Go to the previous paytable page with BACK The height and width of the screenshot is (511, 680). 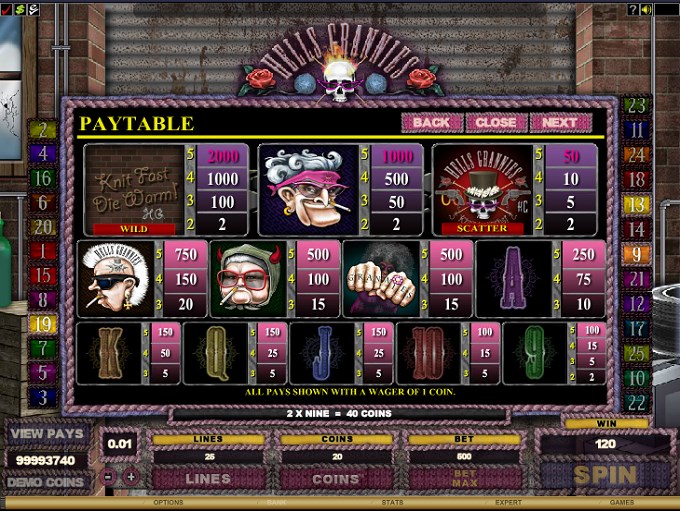point(431,122)
